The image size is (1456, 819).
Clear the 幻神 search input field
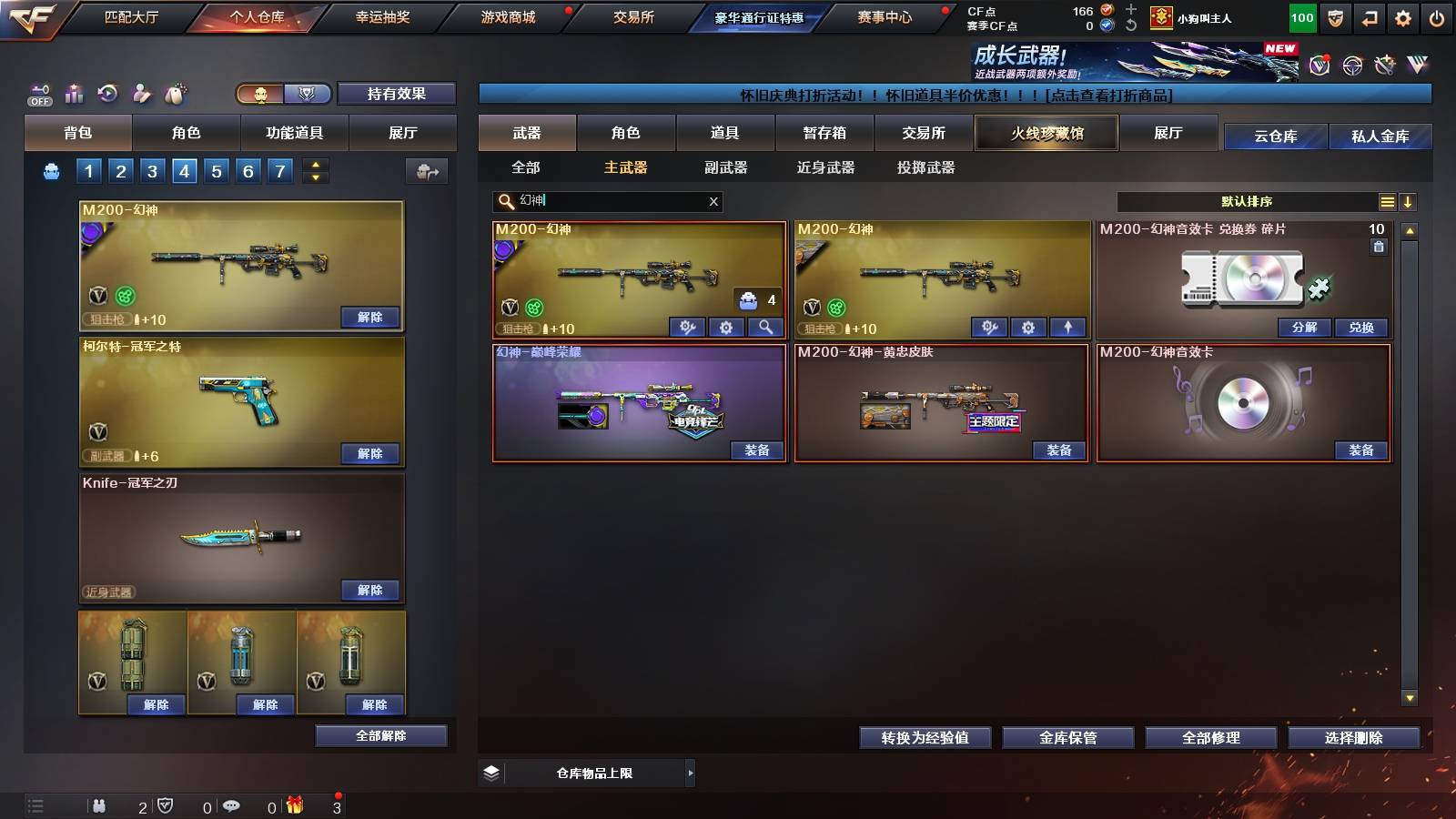[x=713, y=202]
